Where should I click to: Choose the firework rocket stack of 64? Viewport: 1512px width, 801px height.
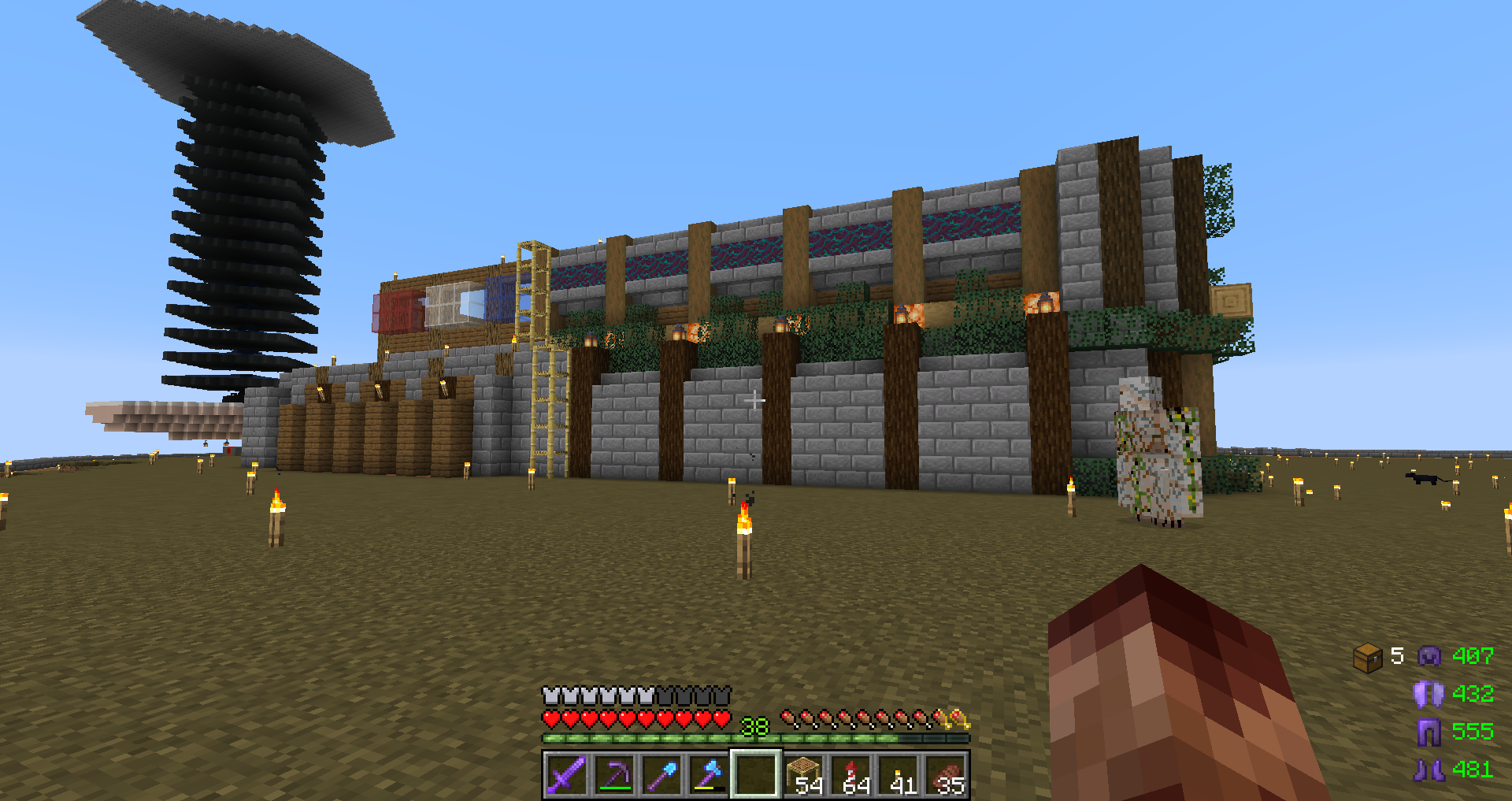(x=852, y=775)
